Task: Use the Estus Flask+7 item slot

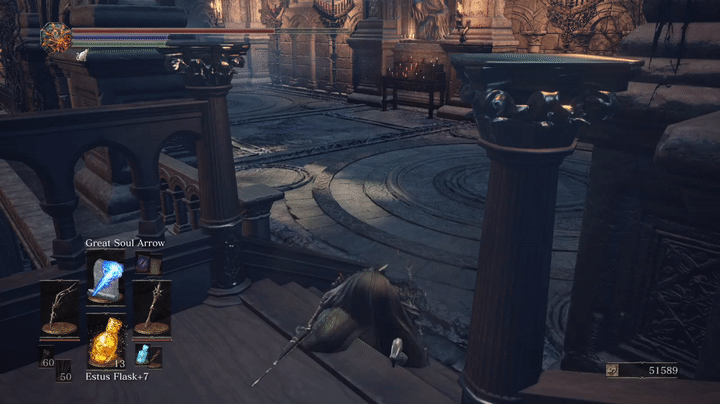Action: [105, 341]
